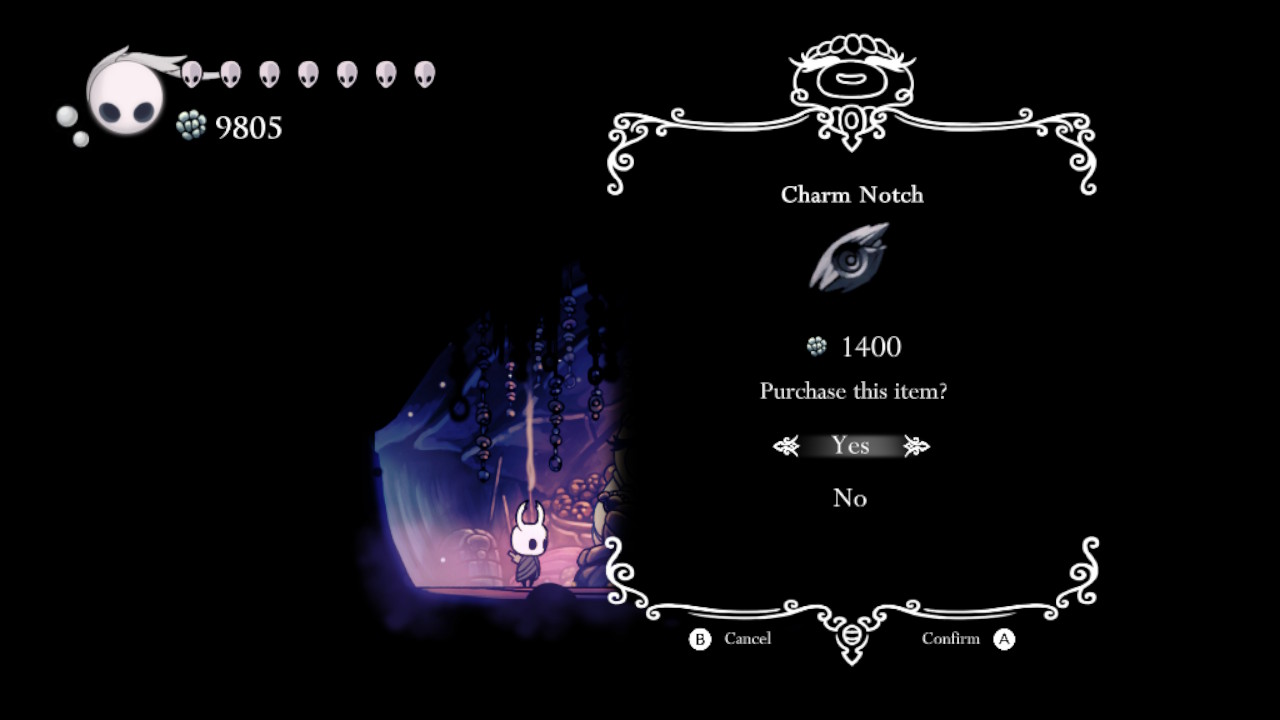The height and width of the screenshot is (720, 1280).
Task: Click the Salubra emblem above the dialog frame
Action: click(850, 72)
